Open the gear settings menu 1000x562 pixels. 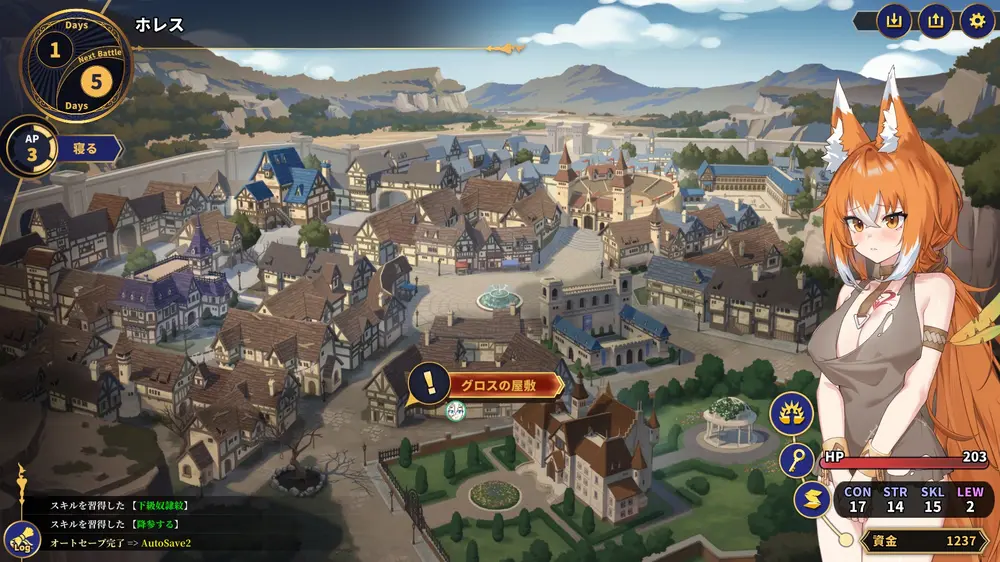(977, 21)
